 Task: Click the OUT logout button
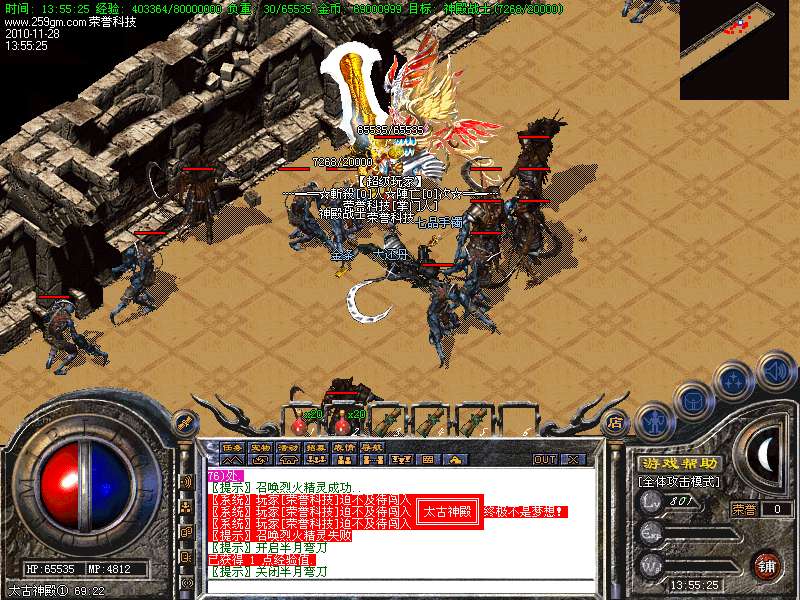(x=544, y=460)
